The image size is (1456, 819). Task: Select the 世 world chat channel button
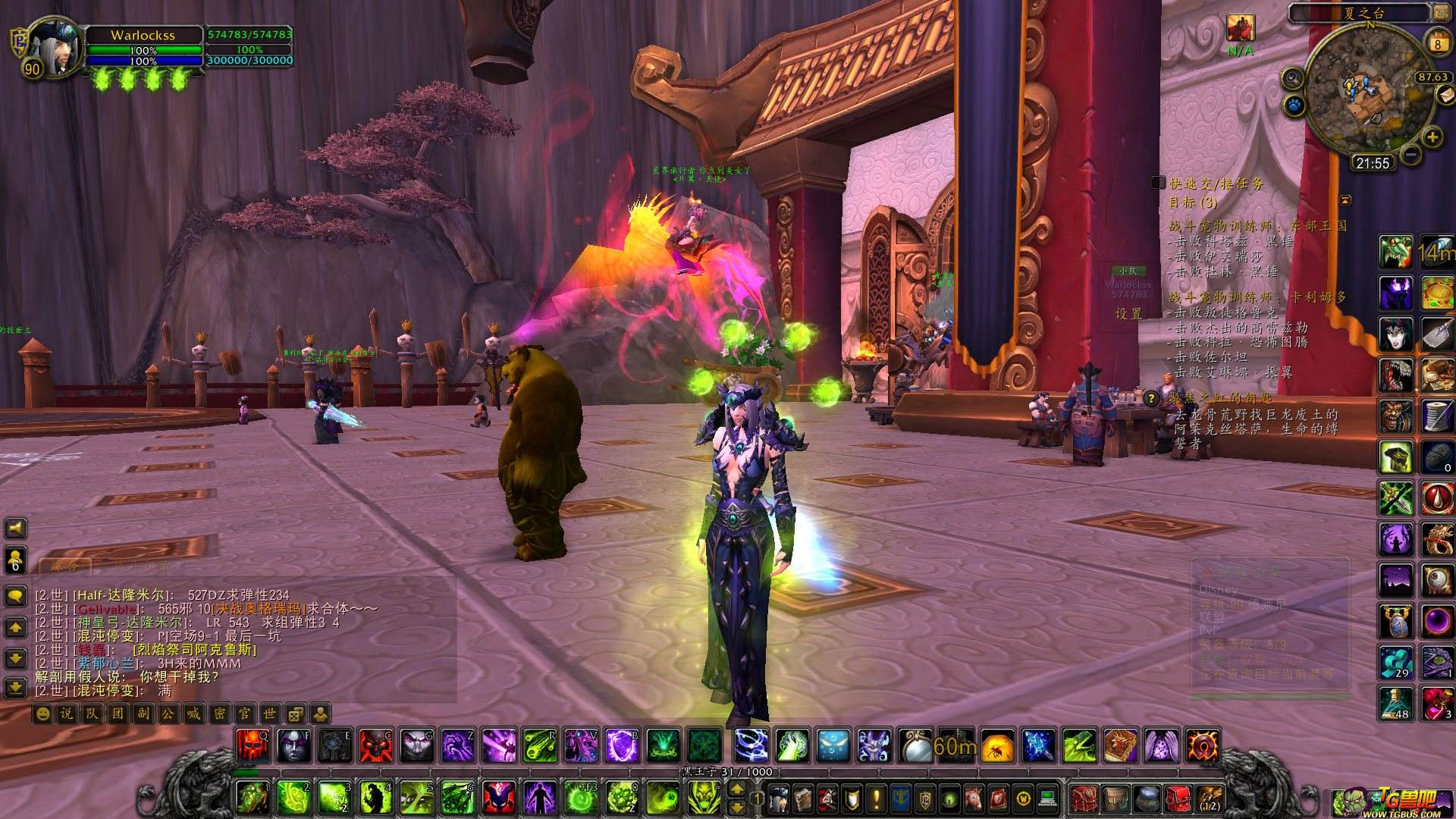pos(270,714)
